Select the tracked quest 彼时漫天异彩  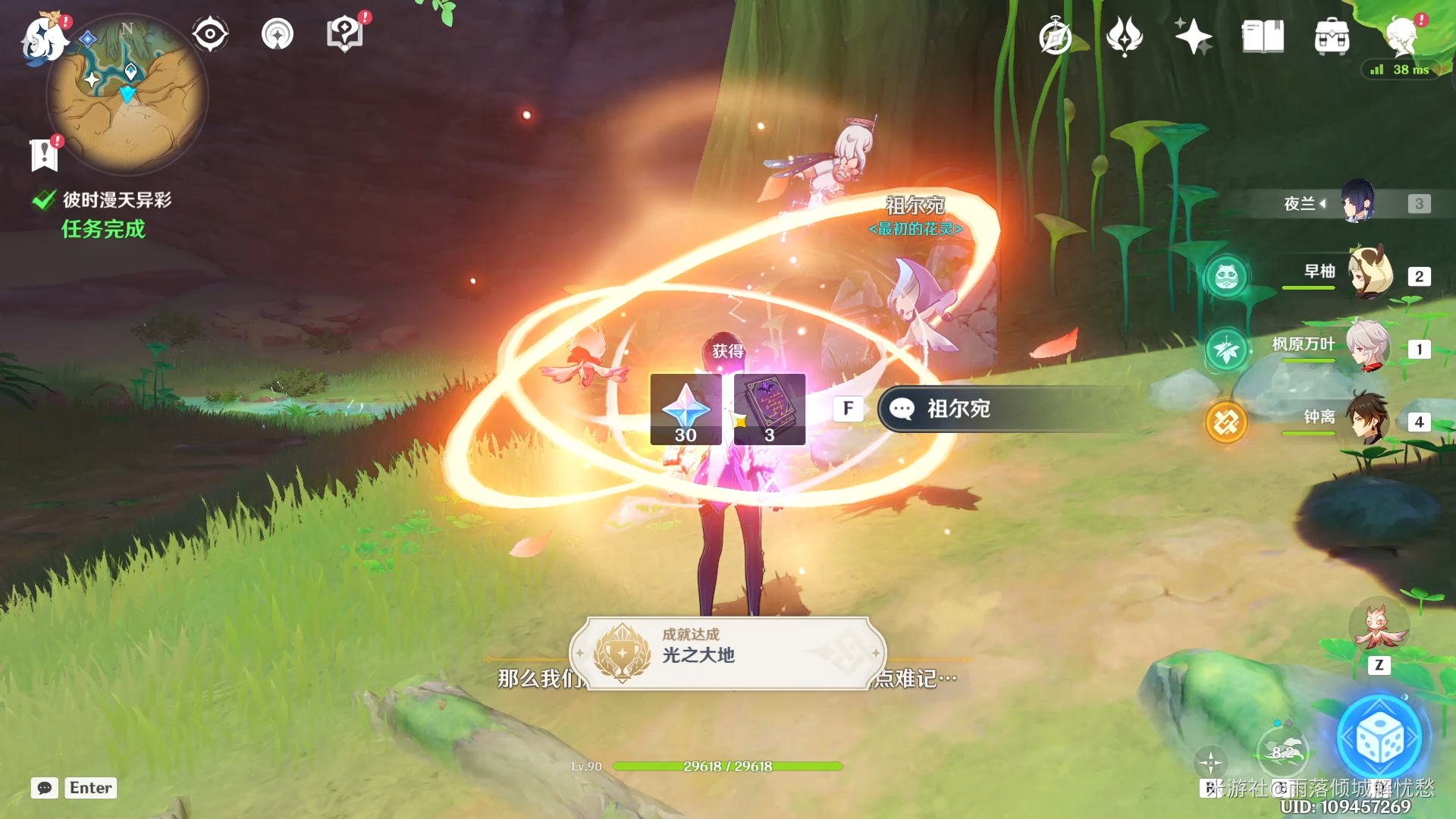pos(117,200)
